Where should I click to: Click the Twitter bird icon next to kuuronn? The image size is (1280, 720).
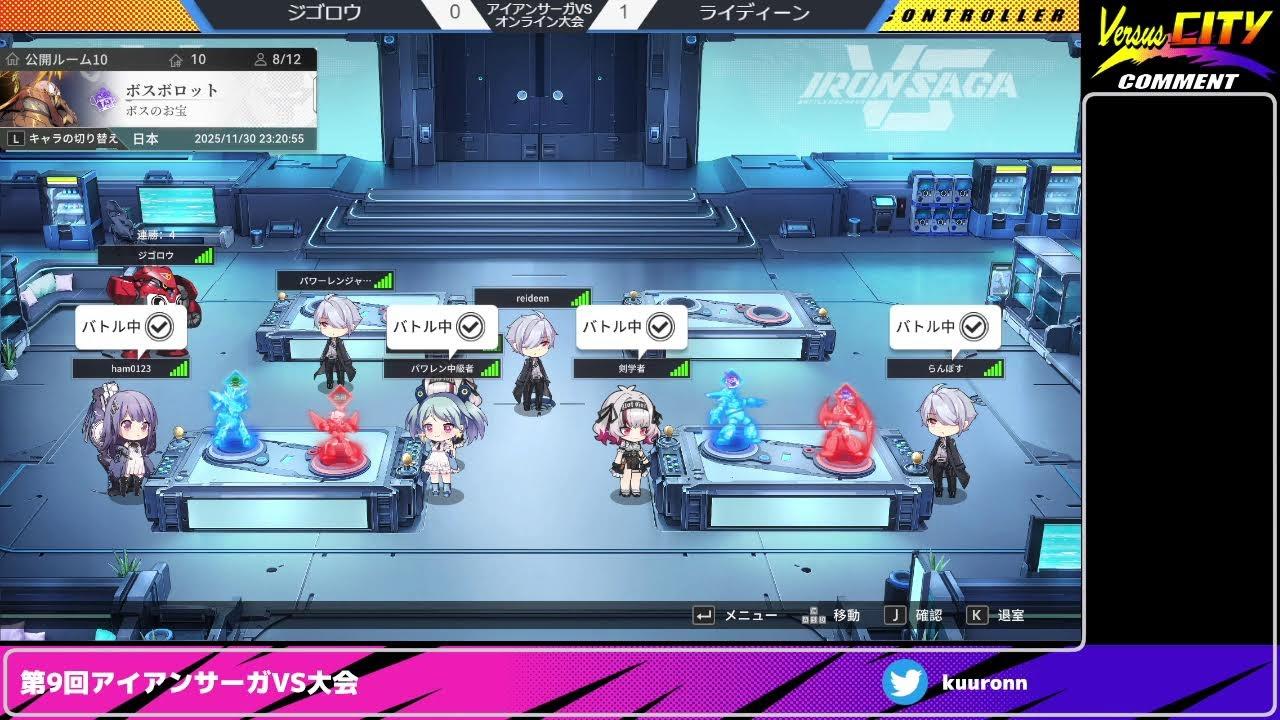click(906, 683)
